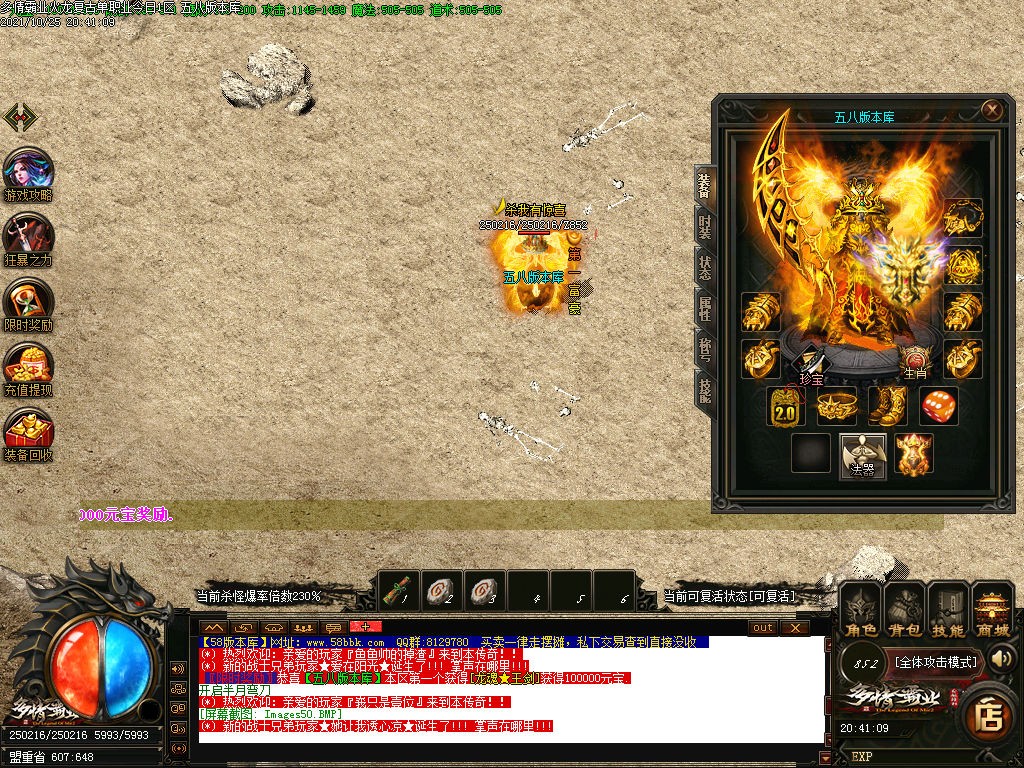
Task: Switch to the 时装 fashion tab
Action: (x=705, y=226)
